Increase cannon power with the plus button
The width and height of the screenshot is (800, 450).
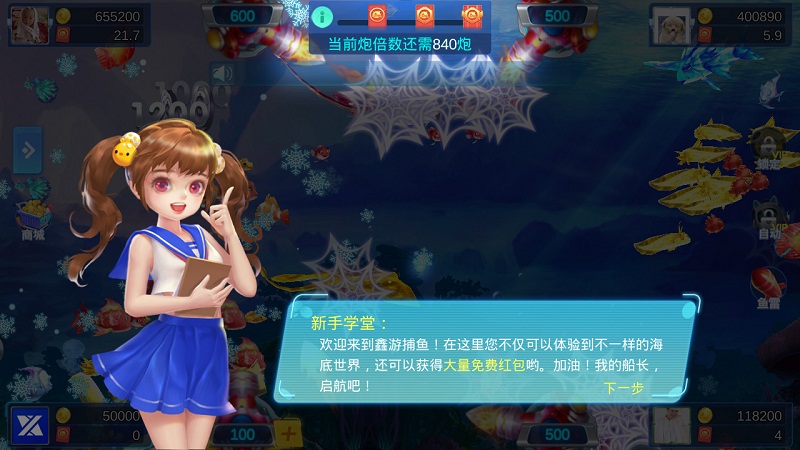coord(289,433)
